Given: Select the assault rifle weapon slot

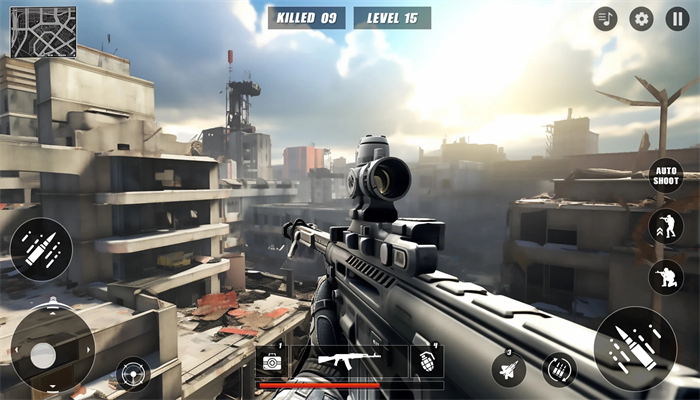Looking at the screenshot, I should point(348,360).
